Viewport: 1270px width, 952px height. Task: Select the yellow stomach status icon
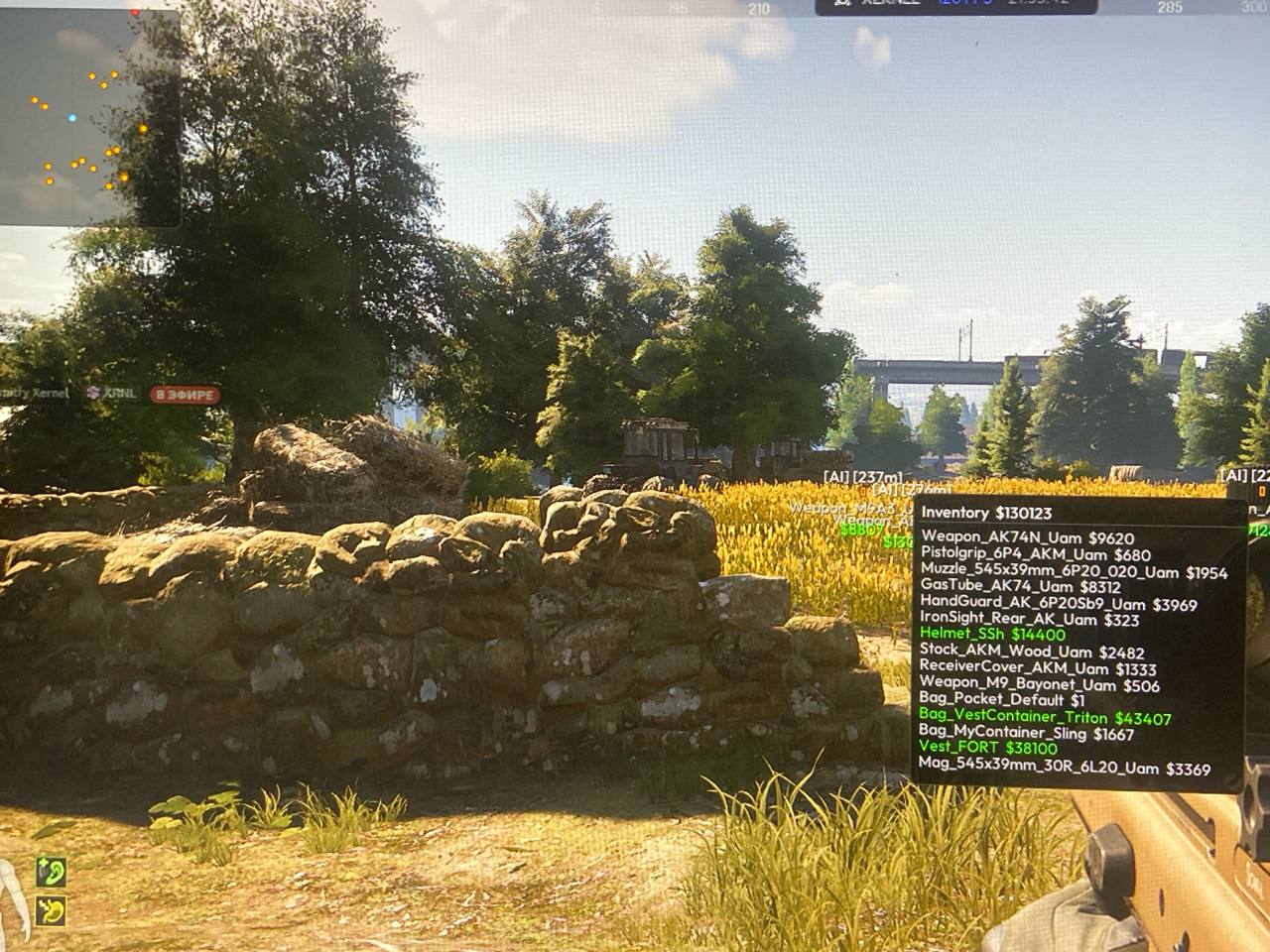point(51,909)
